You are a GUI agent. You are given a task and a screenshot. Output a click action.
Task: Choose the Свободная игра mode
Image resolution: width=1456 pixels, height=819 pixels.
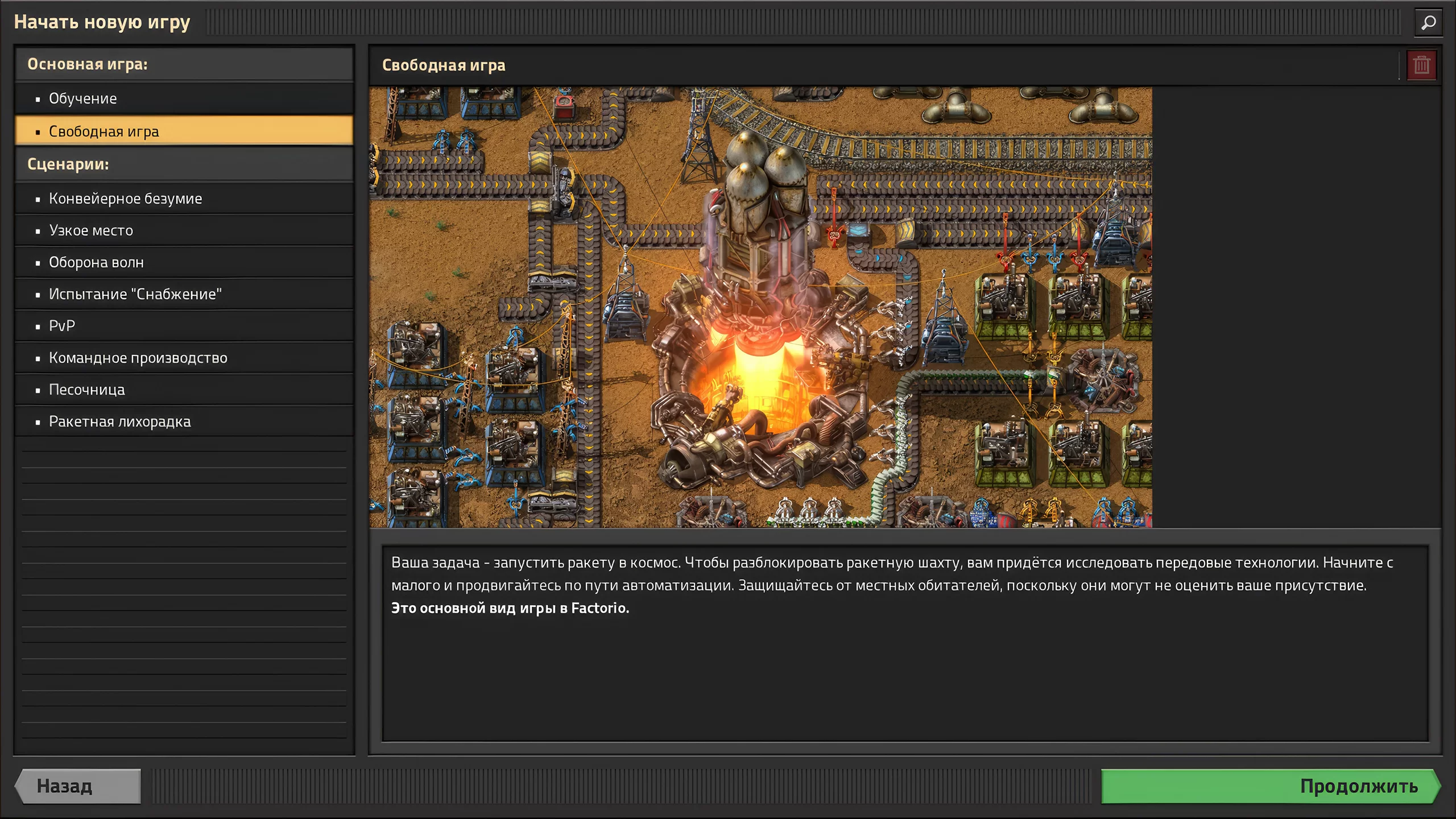point(104,131)
